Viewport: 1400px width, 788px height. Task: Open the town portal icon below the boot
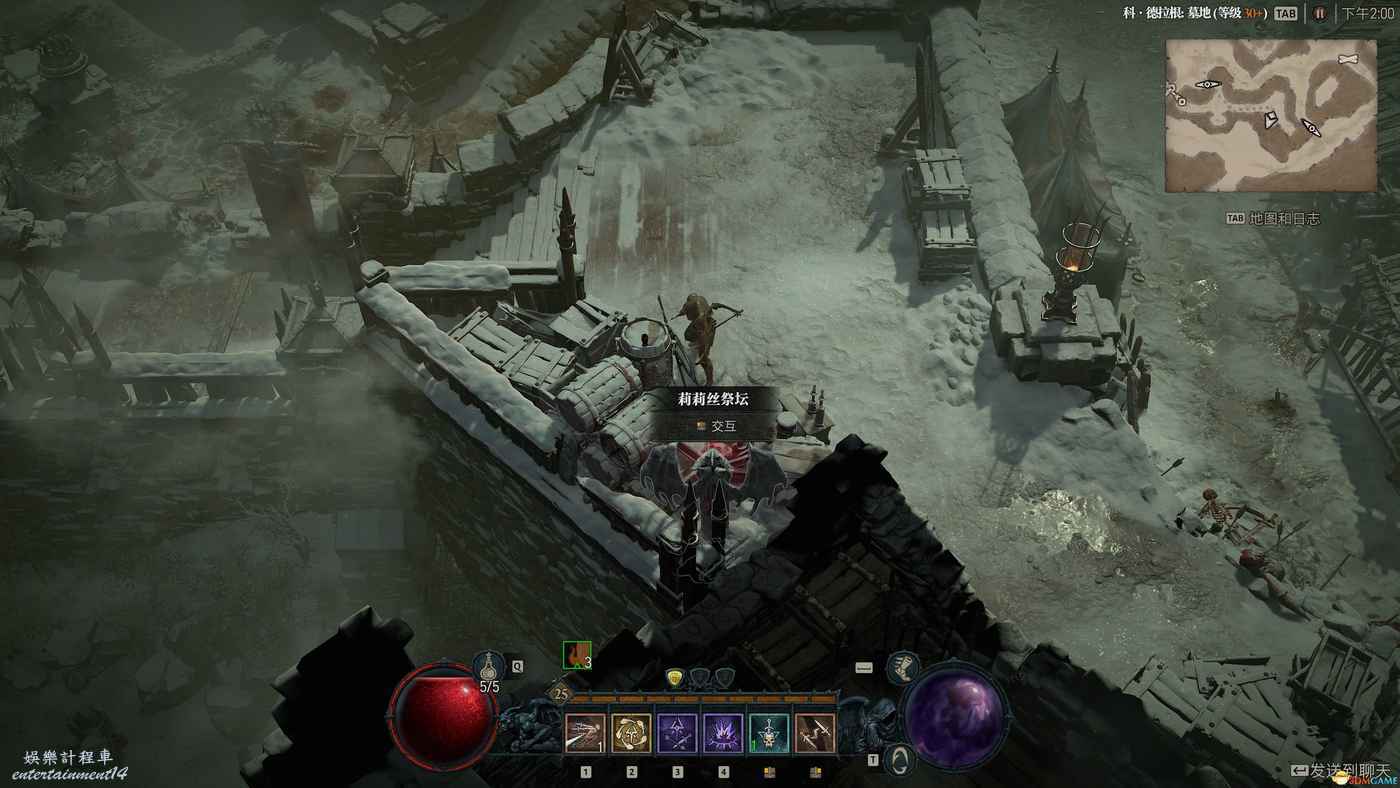pos(901,759)
